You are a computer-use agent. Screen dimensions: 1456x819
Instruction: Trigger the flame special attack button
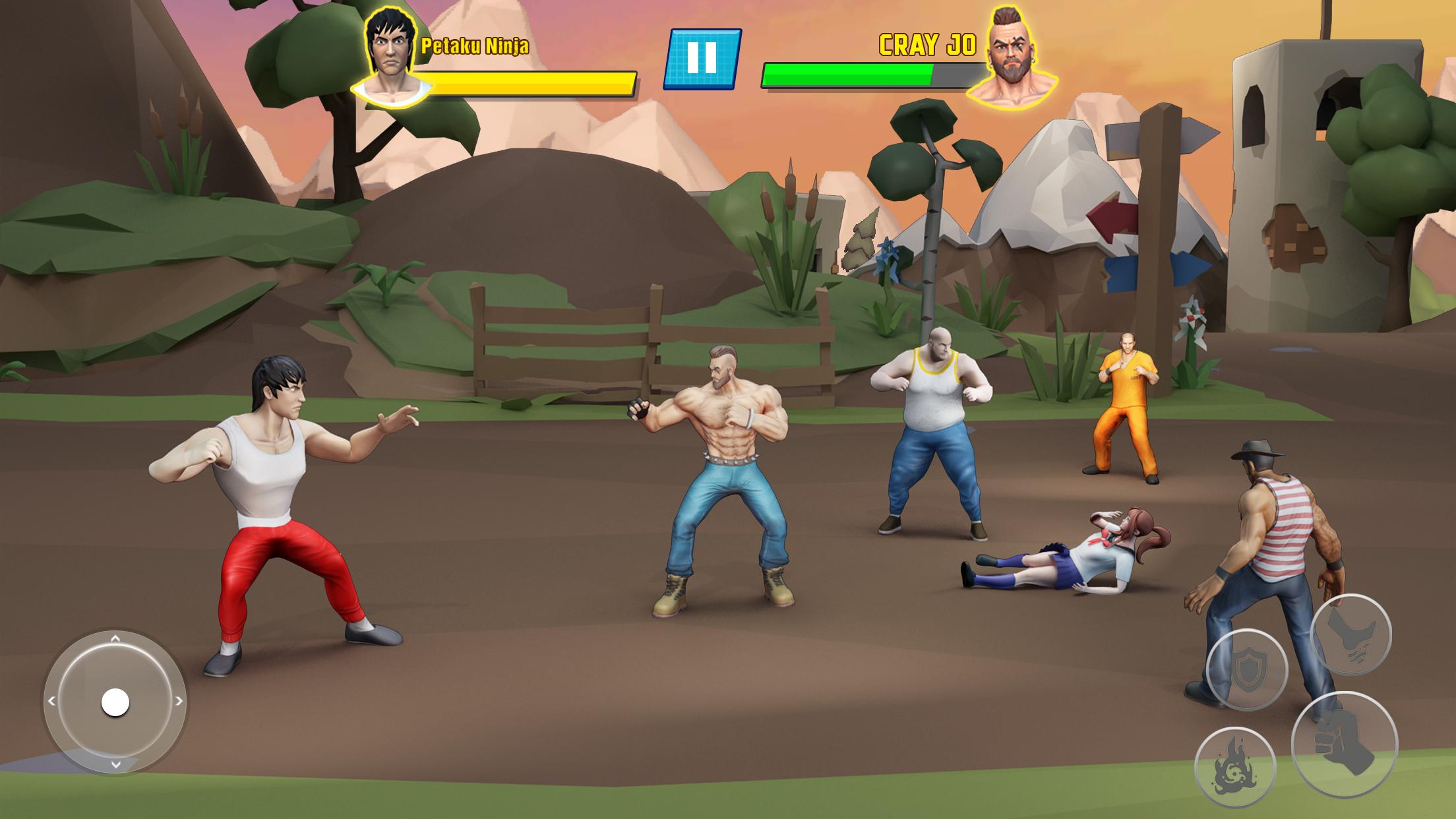[1234, 767]
